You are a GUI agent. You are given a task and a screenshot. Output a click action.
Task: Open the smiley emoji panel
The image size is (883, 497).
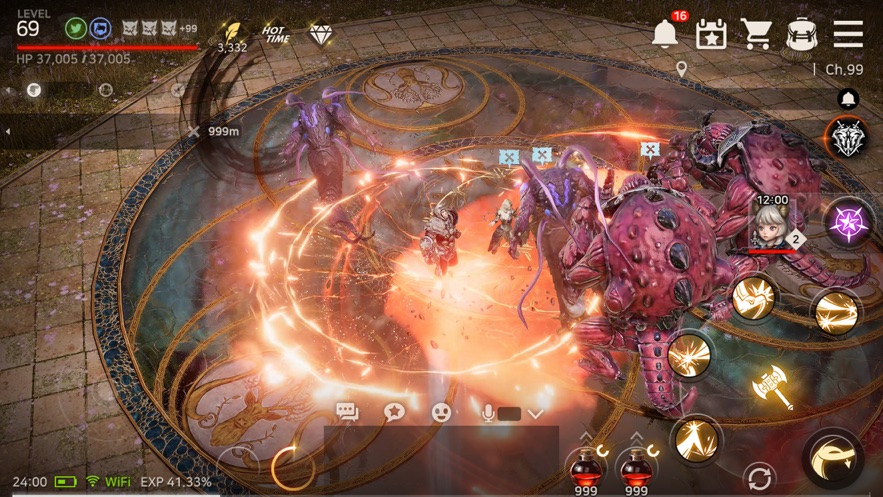441,412
